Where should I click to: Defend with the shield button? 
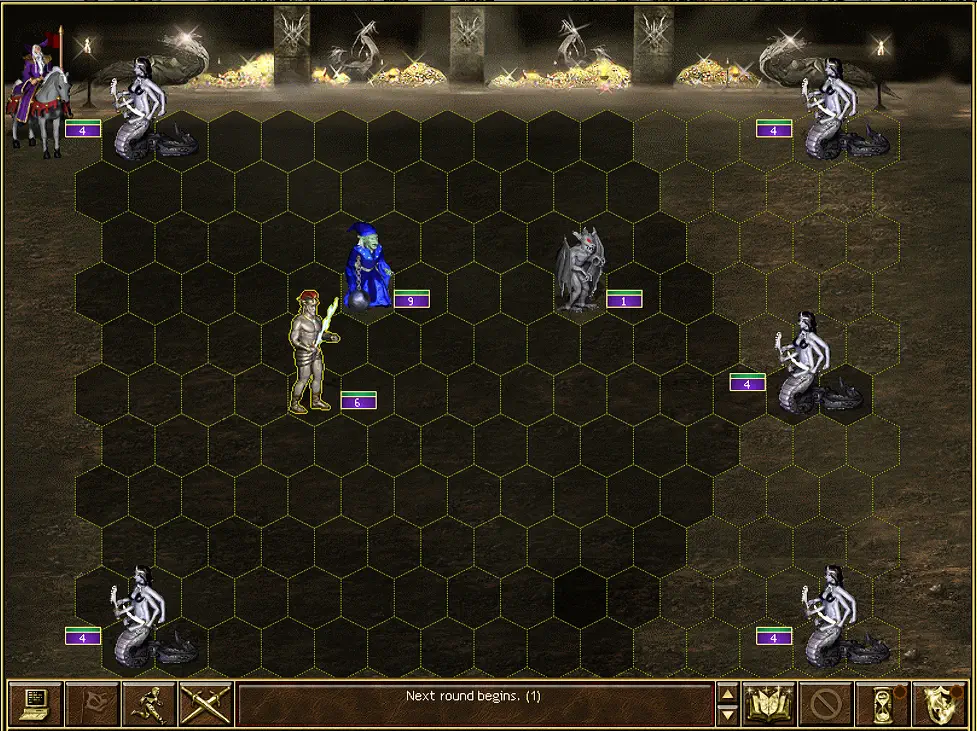(x=940, y=703)
